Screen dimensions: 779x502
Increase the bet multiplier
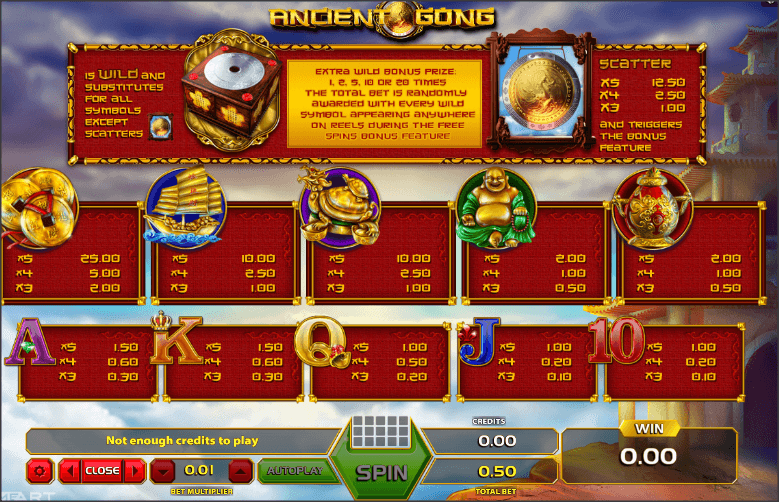pyautogui.click(x=240, y=470)
